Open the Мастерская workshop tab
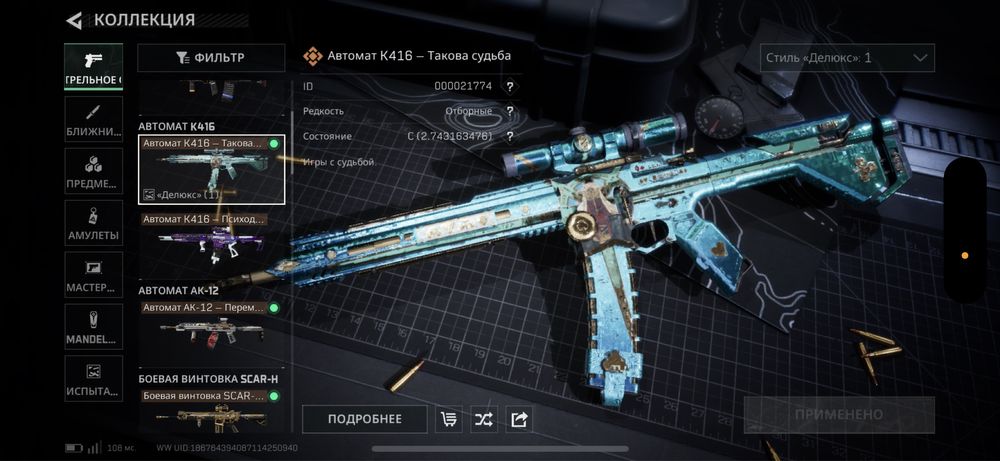 coord(94,275)
